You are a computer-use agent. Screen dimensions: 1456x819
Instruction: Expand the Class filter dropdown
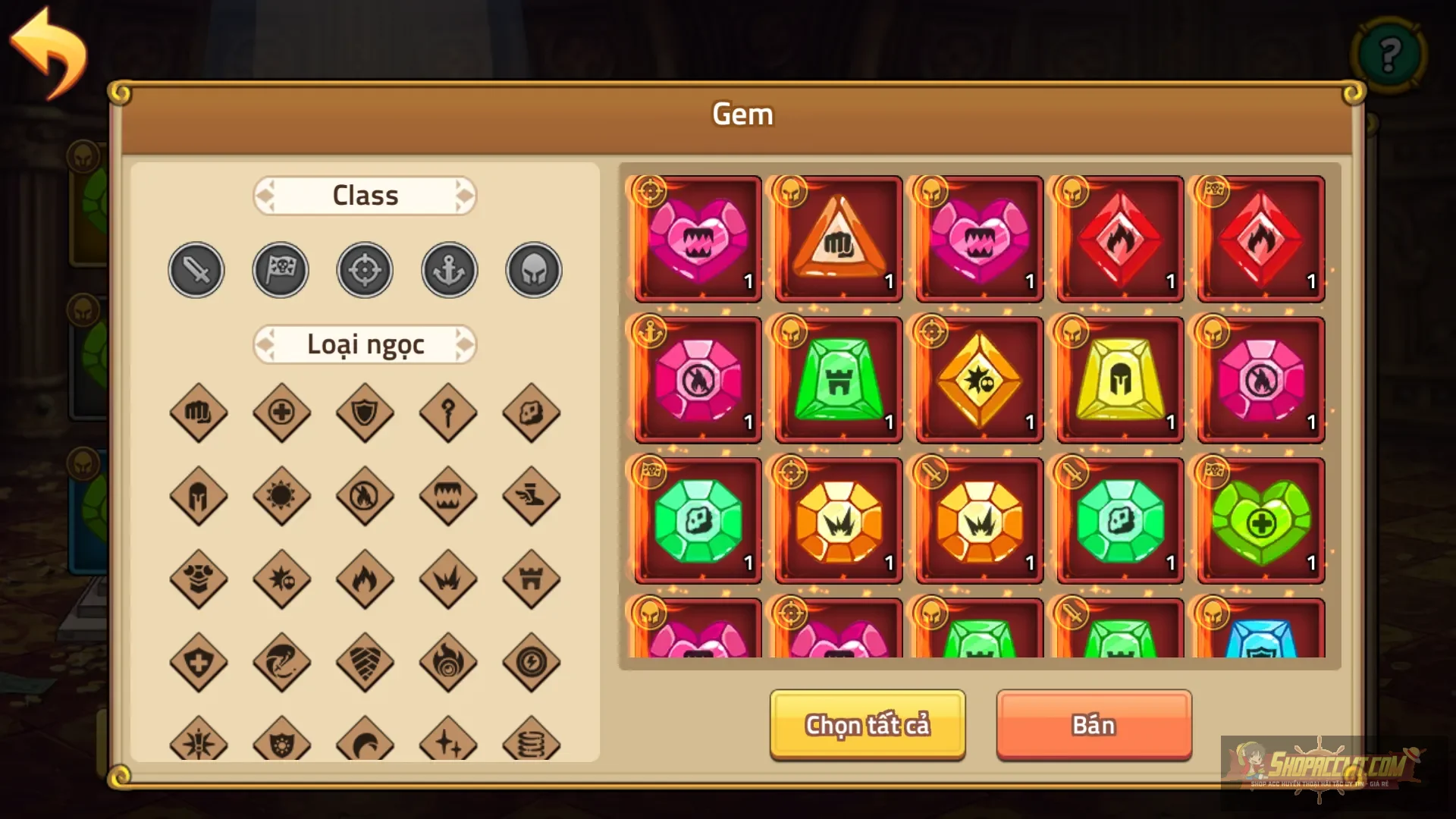pos(365,195)
